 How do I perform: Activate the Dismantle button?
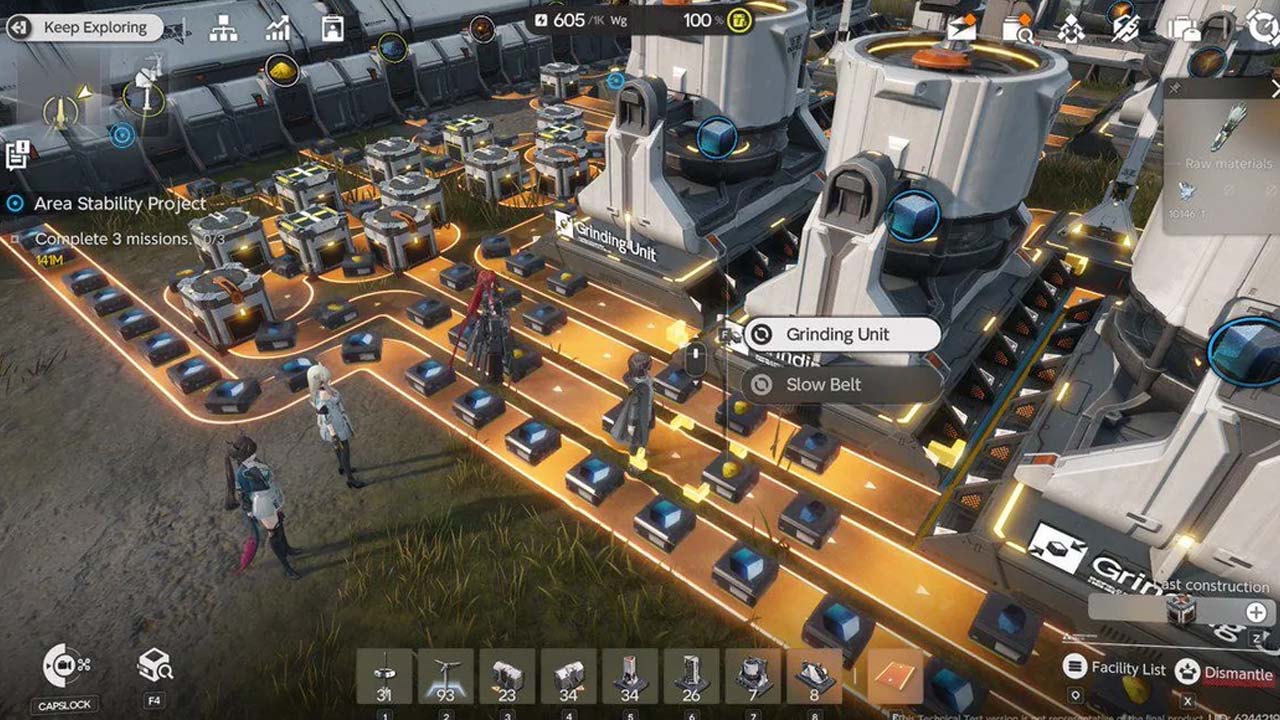coord(1227,672)
